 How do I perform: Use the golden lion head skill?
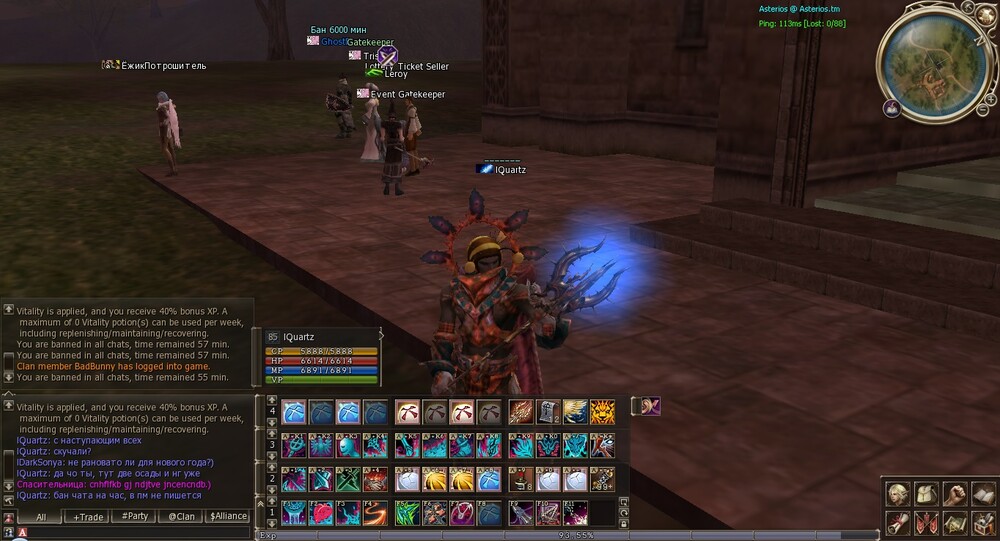coord(602,412)
